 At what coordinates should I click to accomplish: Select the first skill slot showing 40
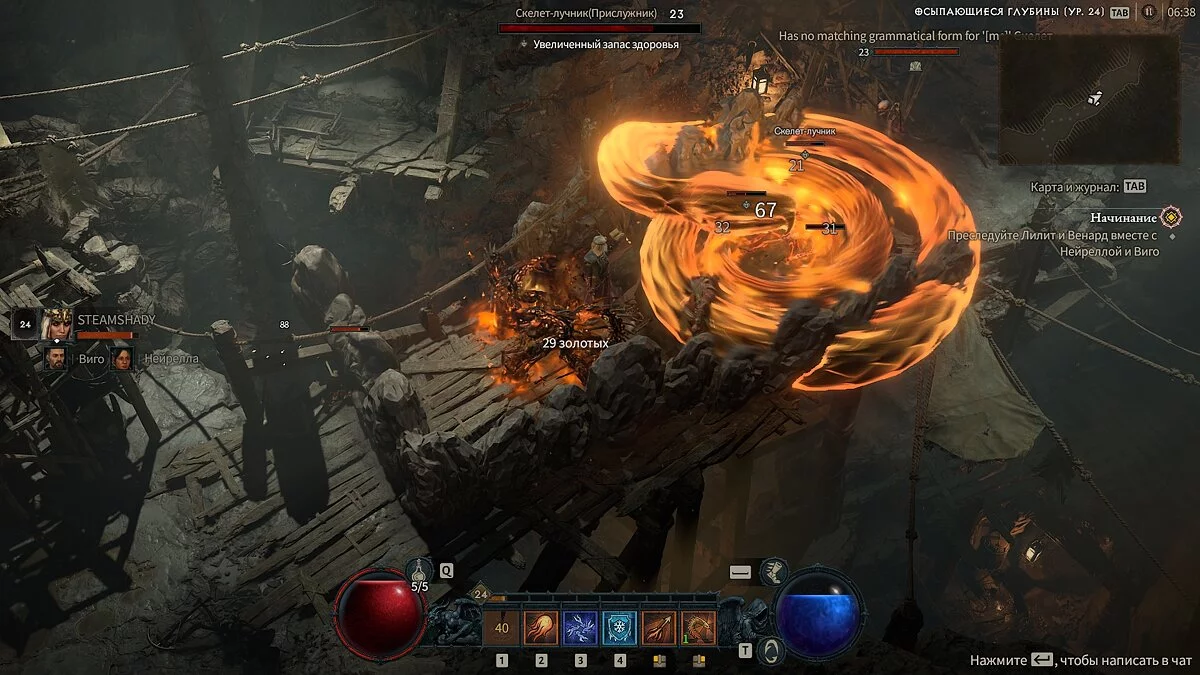(x=502, y=628)
